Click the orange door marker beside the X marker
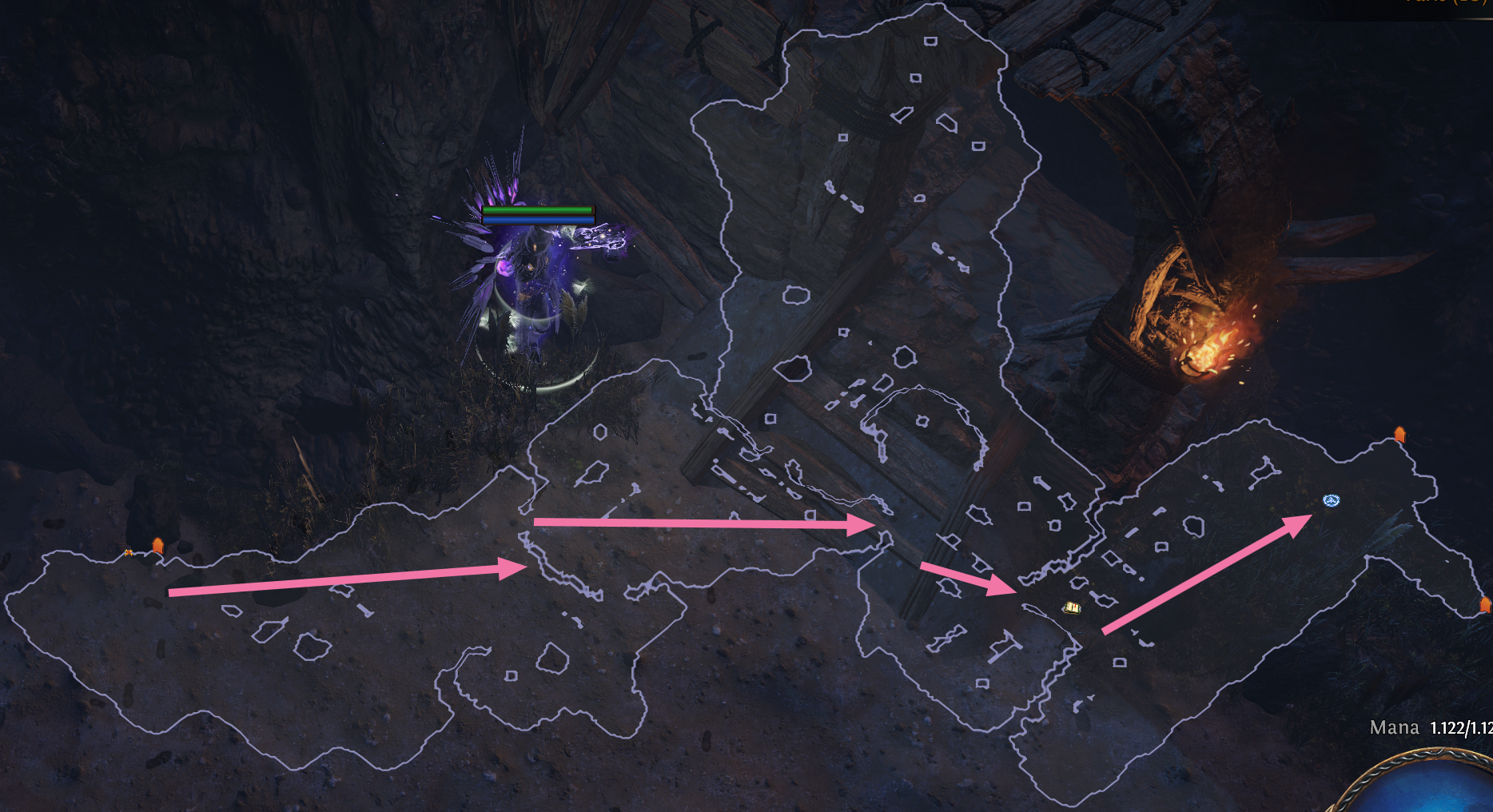Viewport: 1493px width, 812px height. [157, 546]
